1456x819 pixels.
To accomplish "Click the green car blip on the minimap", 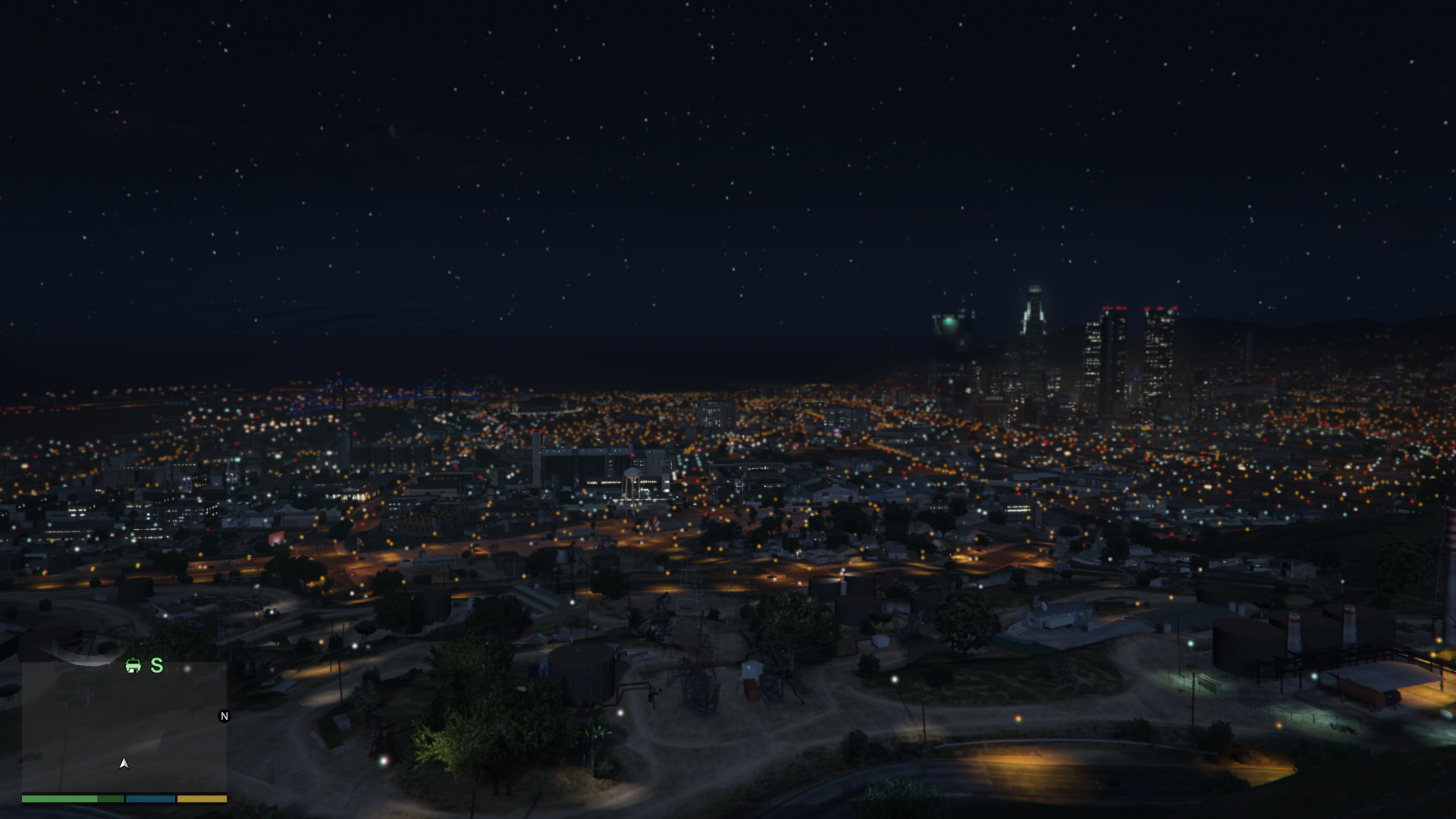I will (x=133, y=666).
